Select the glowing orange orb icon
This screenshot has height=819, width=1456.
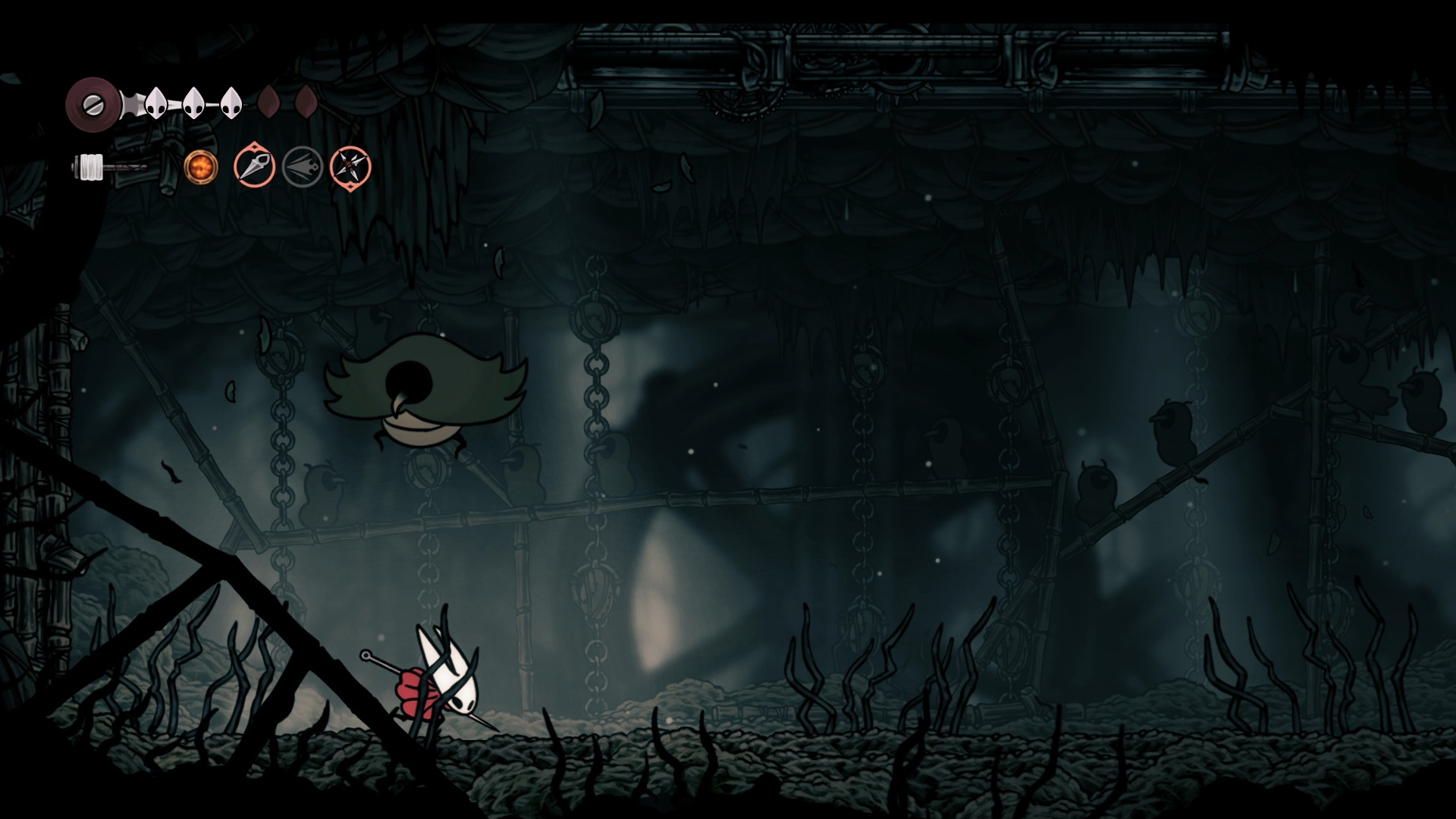201,167
